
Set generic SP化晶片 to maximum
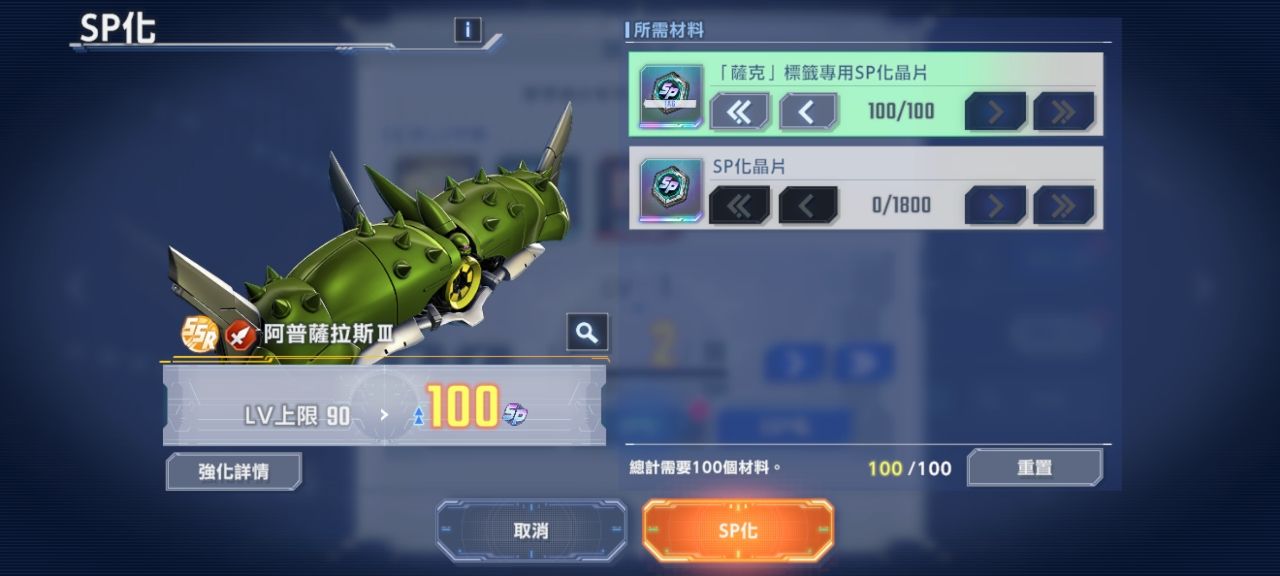coord(1063,205)
